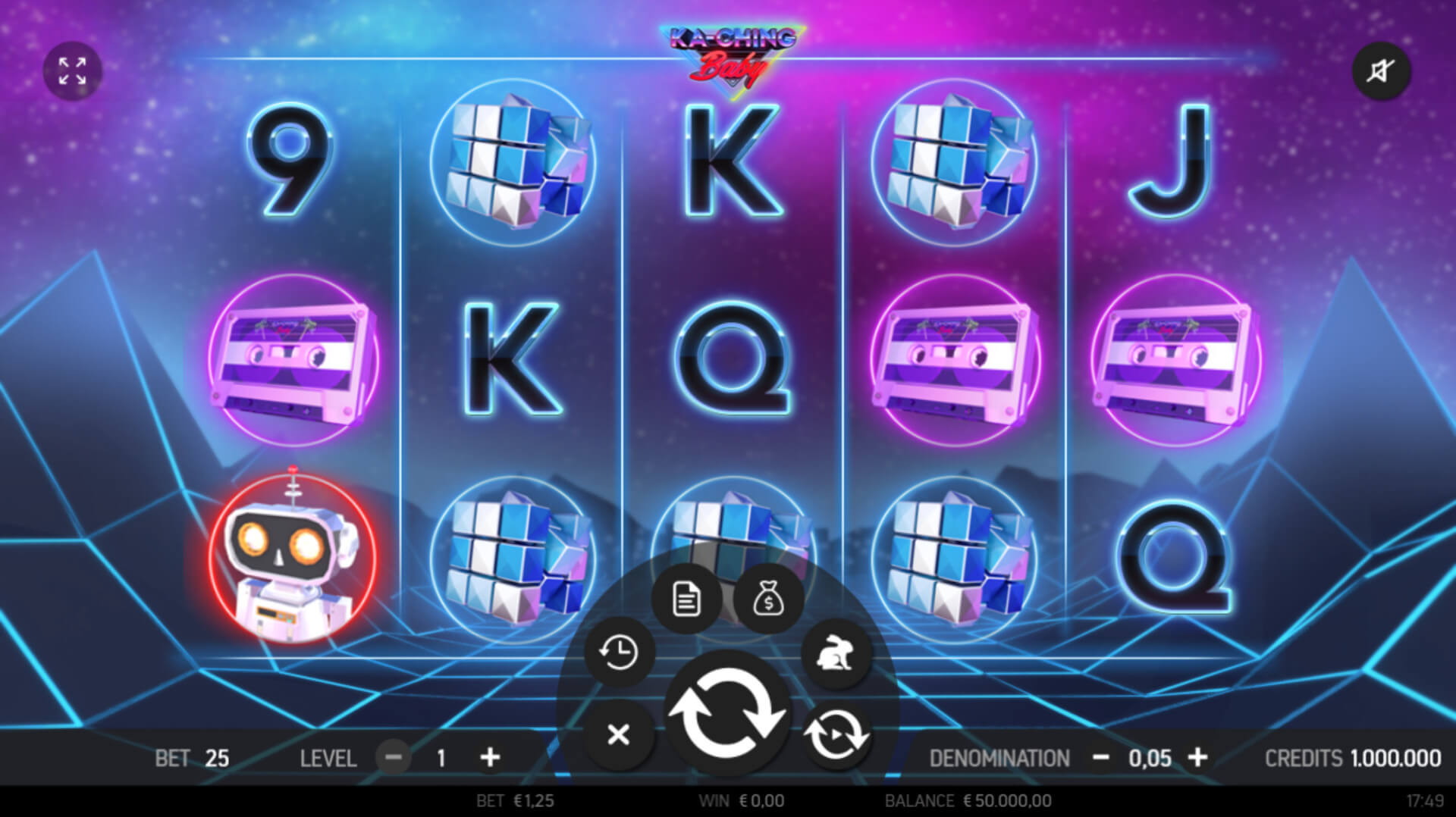Toggle fullscreen with the expand arrows icon

pos(72,71)
